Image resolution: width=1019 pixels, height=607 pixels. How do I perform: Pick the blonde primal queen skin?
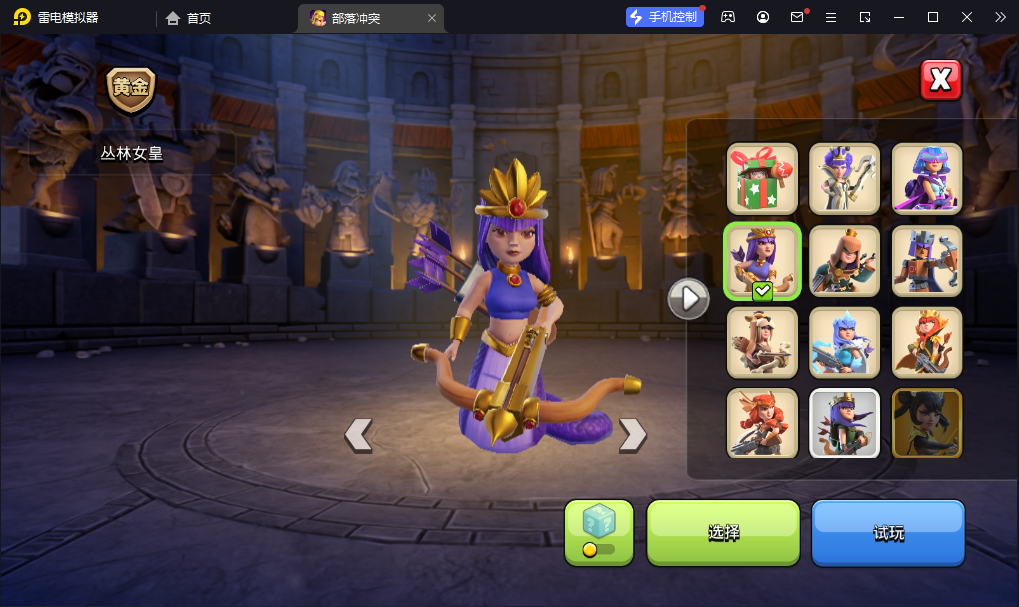point(762,343)
